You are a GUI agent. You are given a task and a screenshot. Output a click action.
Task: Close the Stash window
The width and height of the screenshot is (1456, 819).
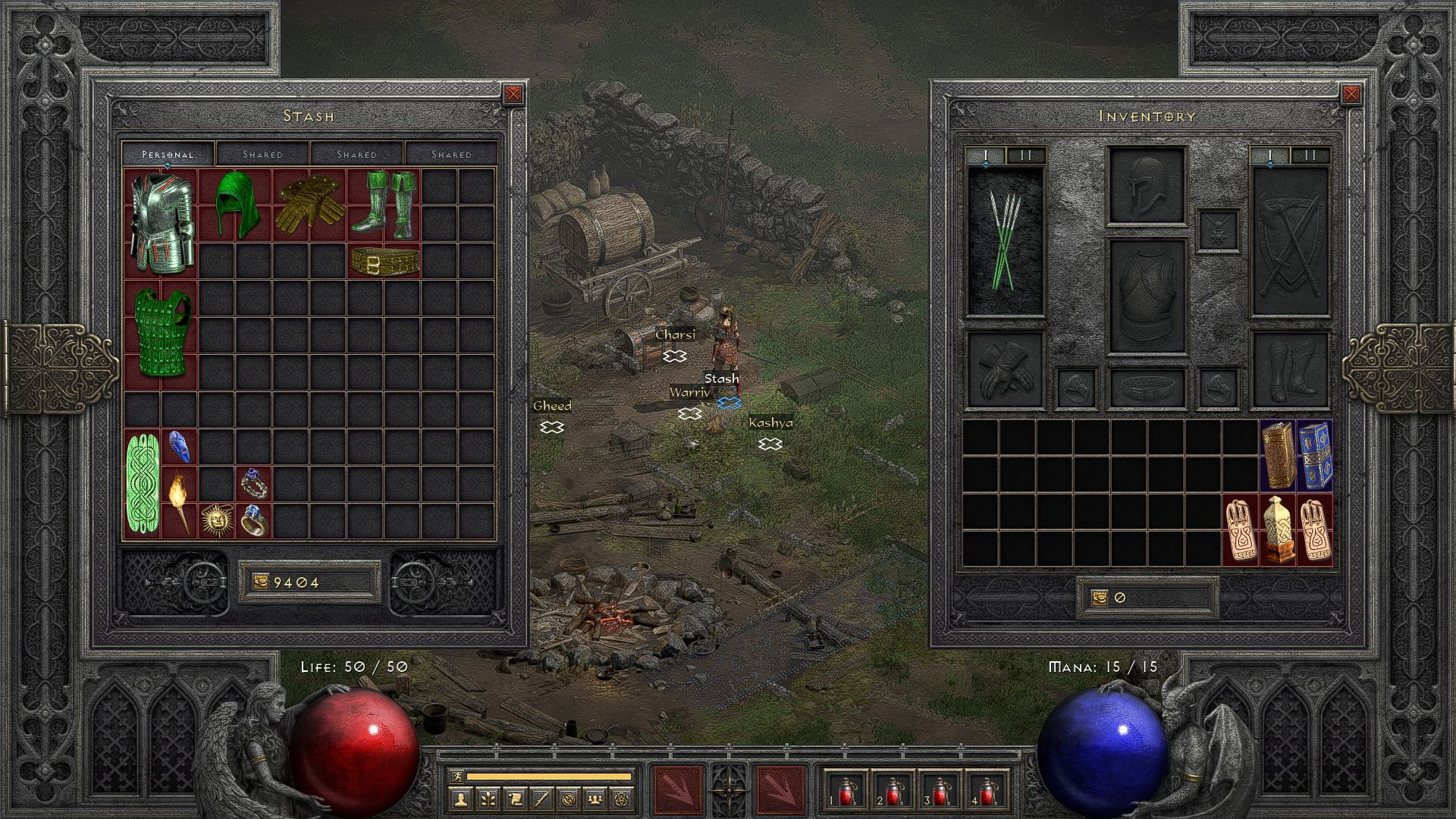[x=513, y=94]
